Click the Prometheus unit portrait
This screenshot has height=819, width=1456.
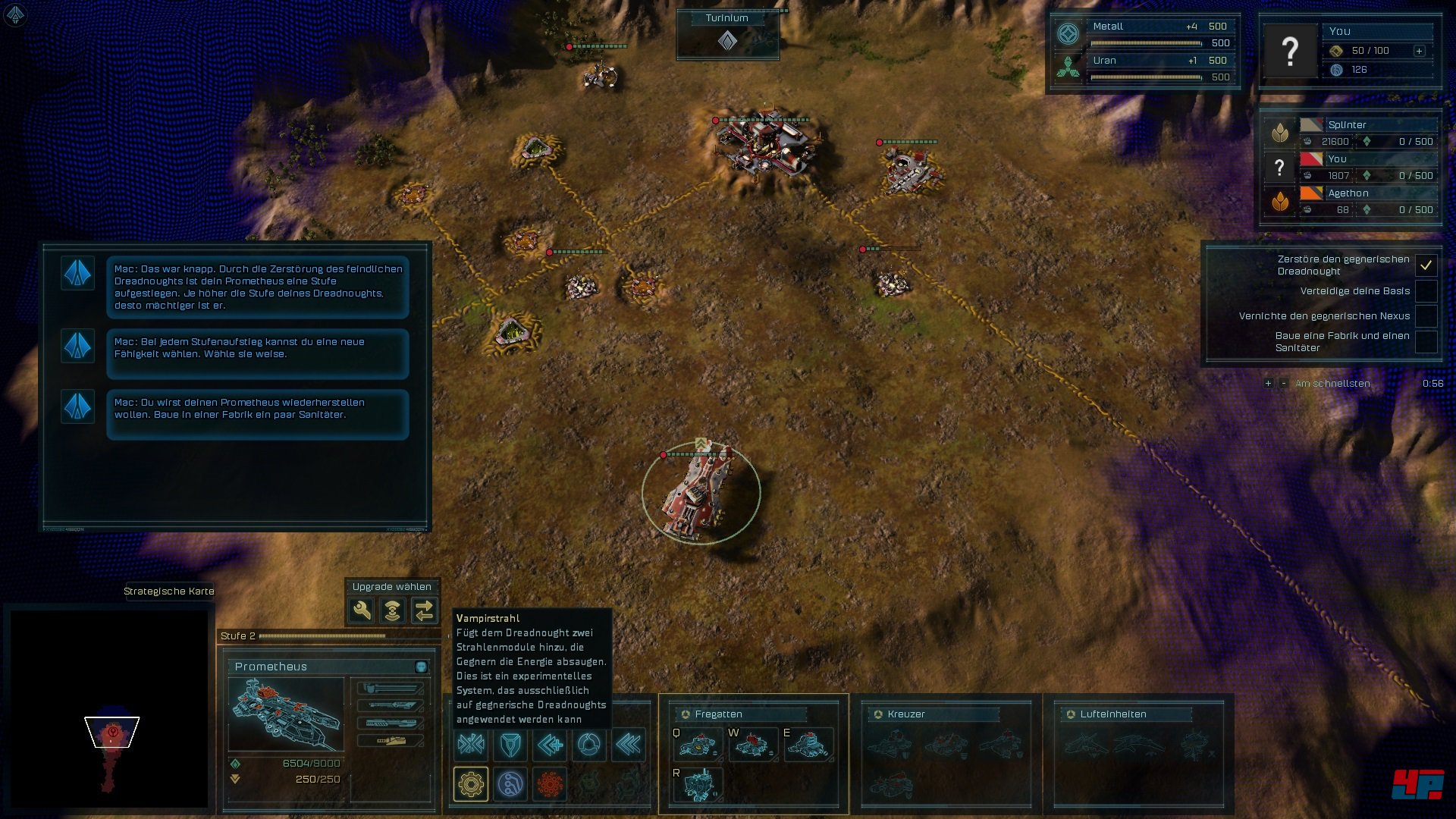pyautogui.click(x=286, y=714)
